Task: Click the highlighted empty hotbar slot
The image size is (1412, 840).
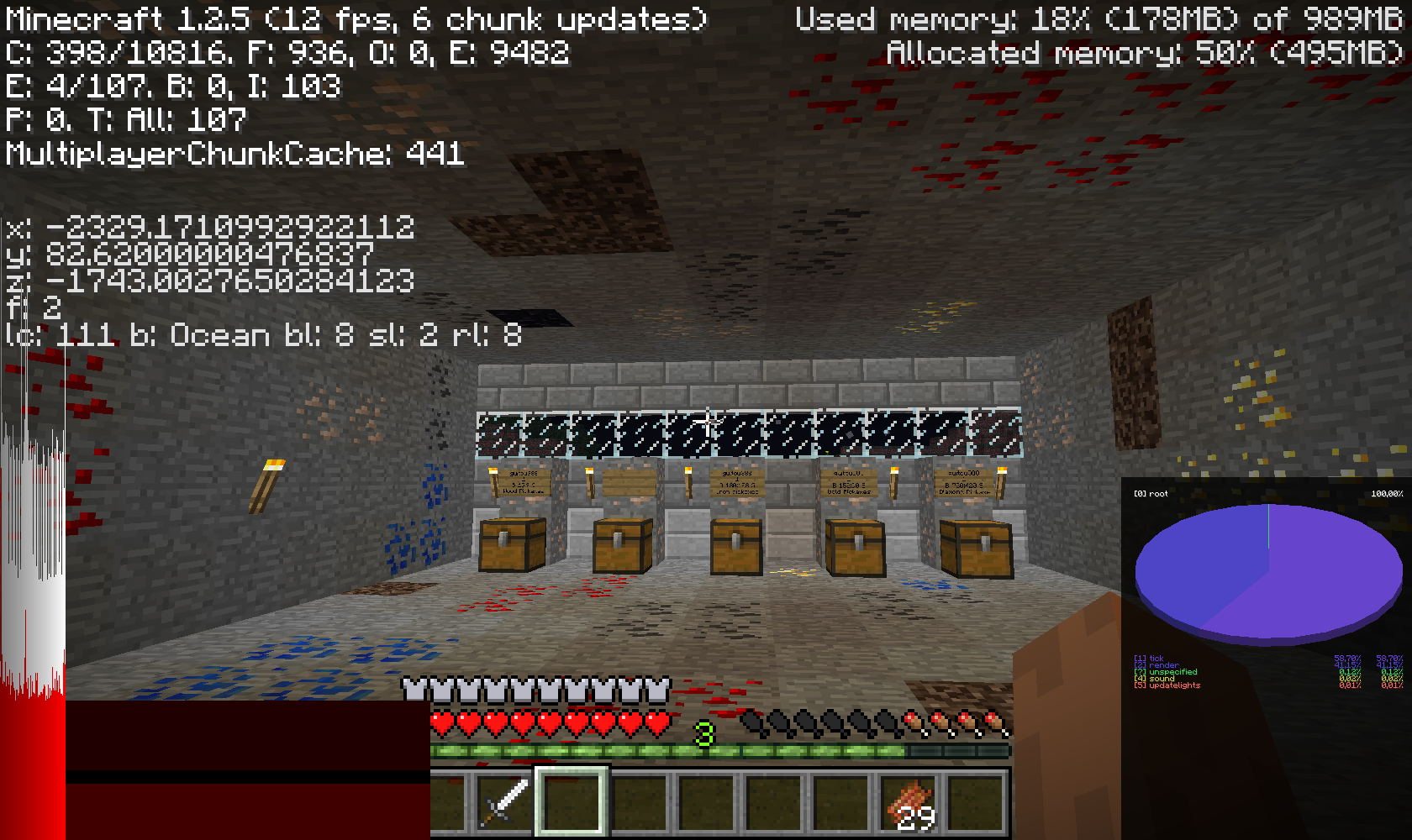Action: [x=572, y=802]
